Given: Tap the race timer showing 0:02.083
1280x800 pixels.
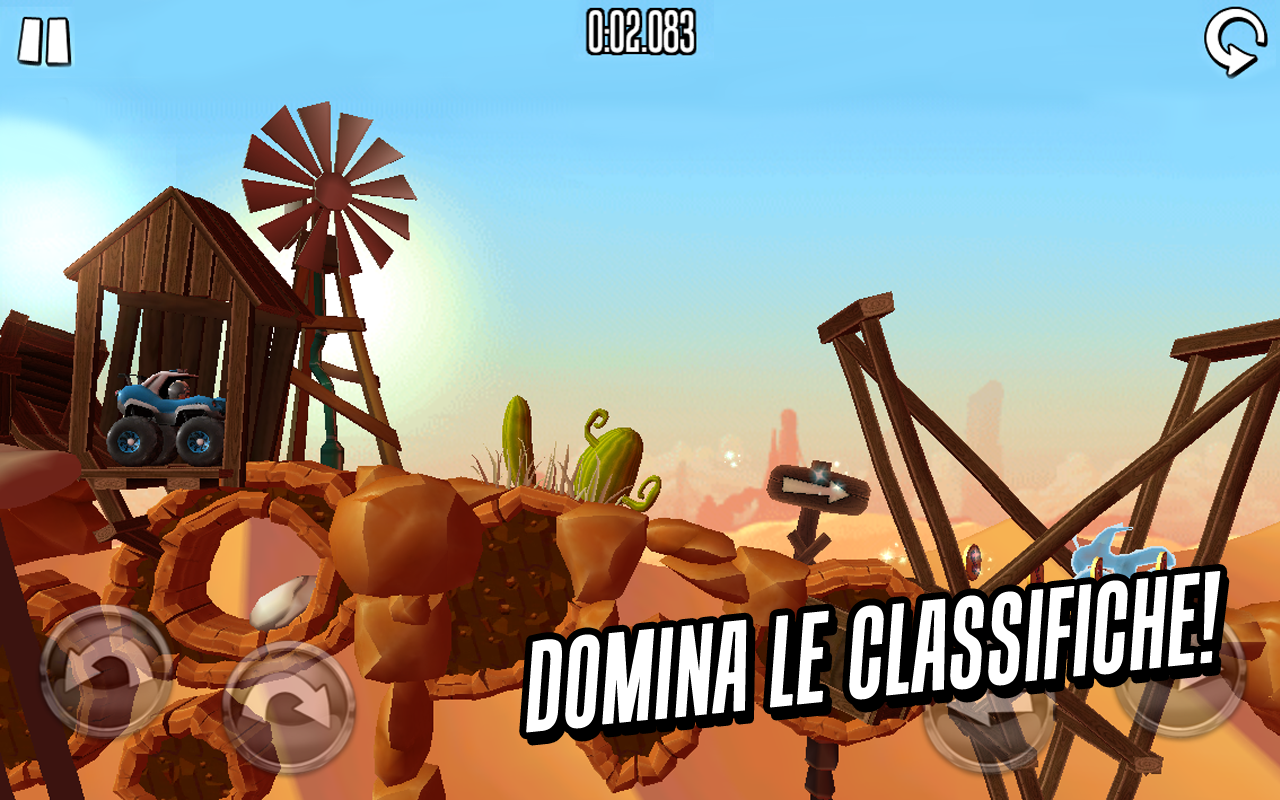Looking at the screenshot, I should (638, 32).
